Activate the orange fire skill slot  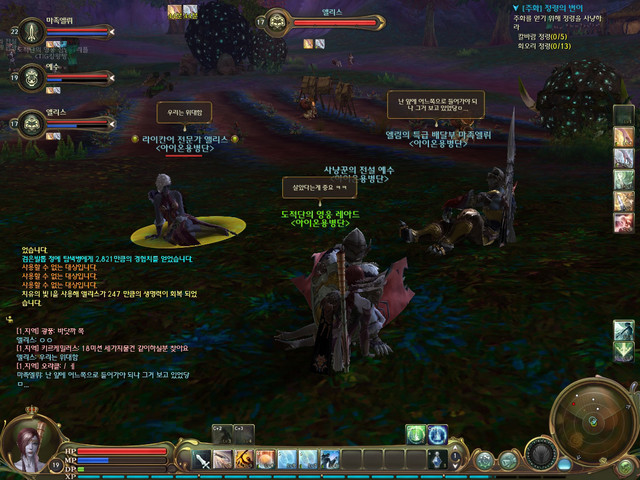[x=265, y=459]
